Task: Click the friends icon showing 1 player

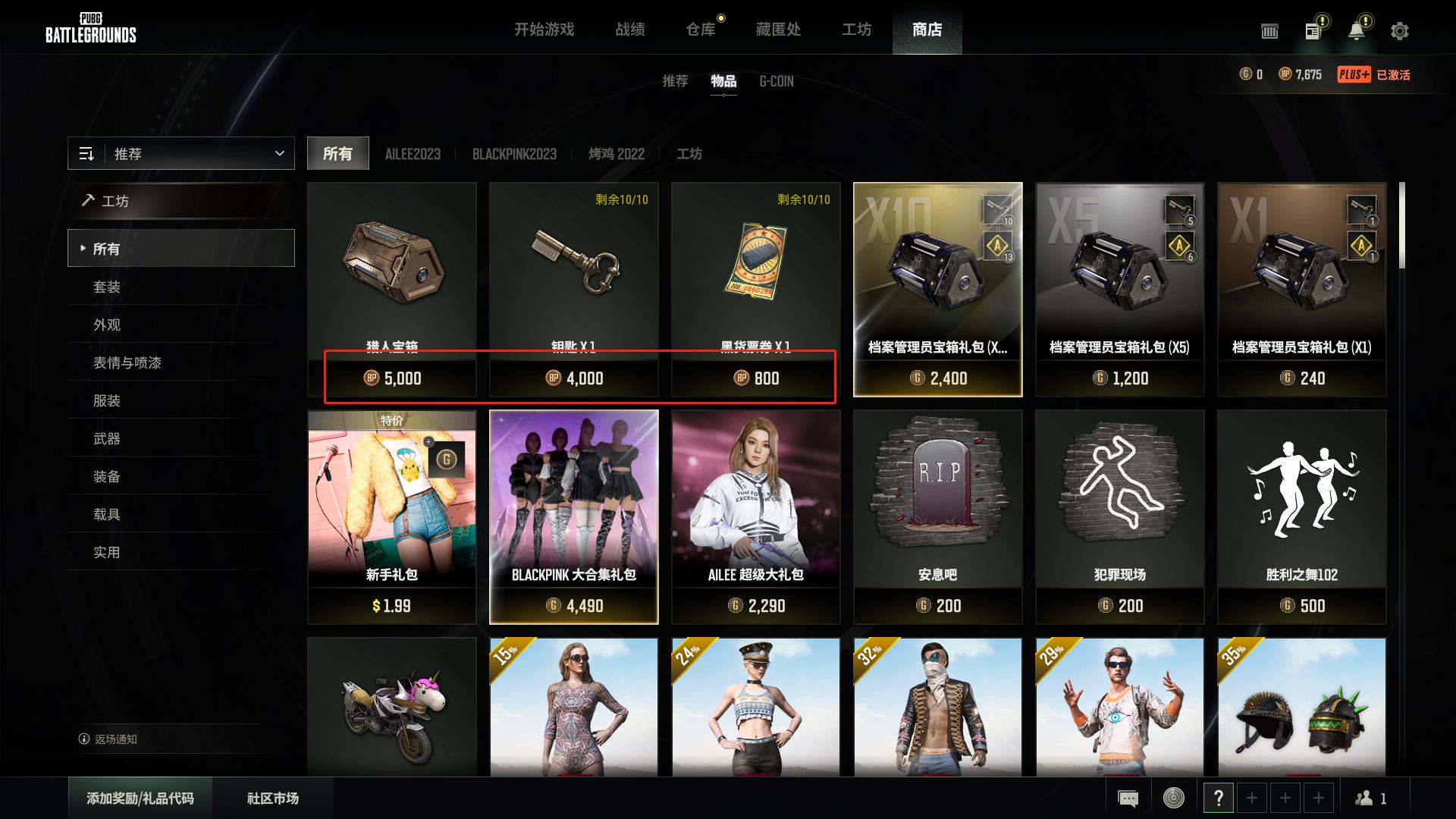Action: click(1371, 797)
